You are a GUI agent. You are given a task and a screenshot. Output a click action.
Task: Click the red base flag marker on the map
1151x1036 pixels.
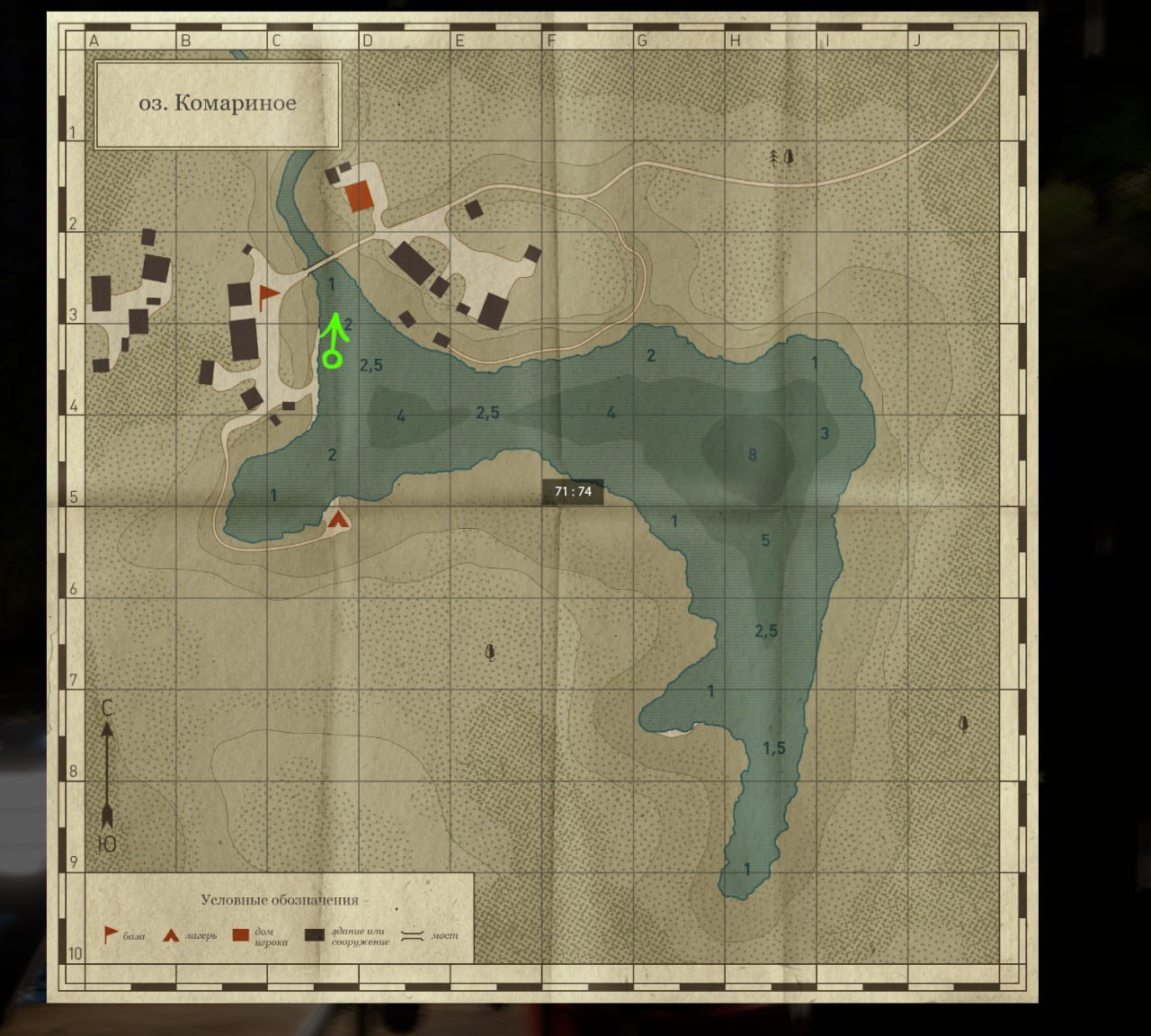pyautogui.click(x=267, y=295)
